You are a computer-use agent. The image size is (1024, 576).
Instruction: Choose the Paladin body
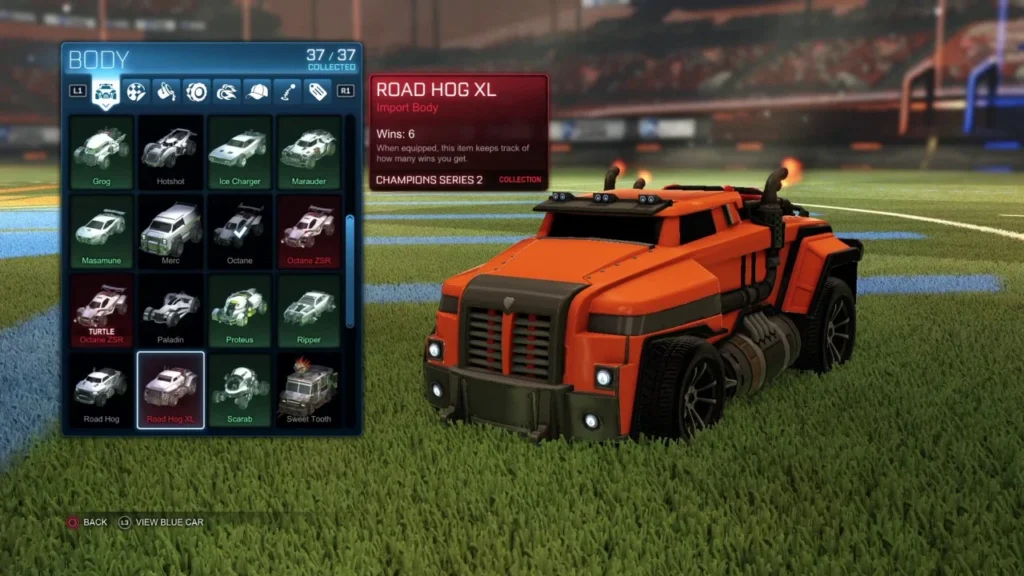coord(170,310)
